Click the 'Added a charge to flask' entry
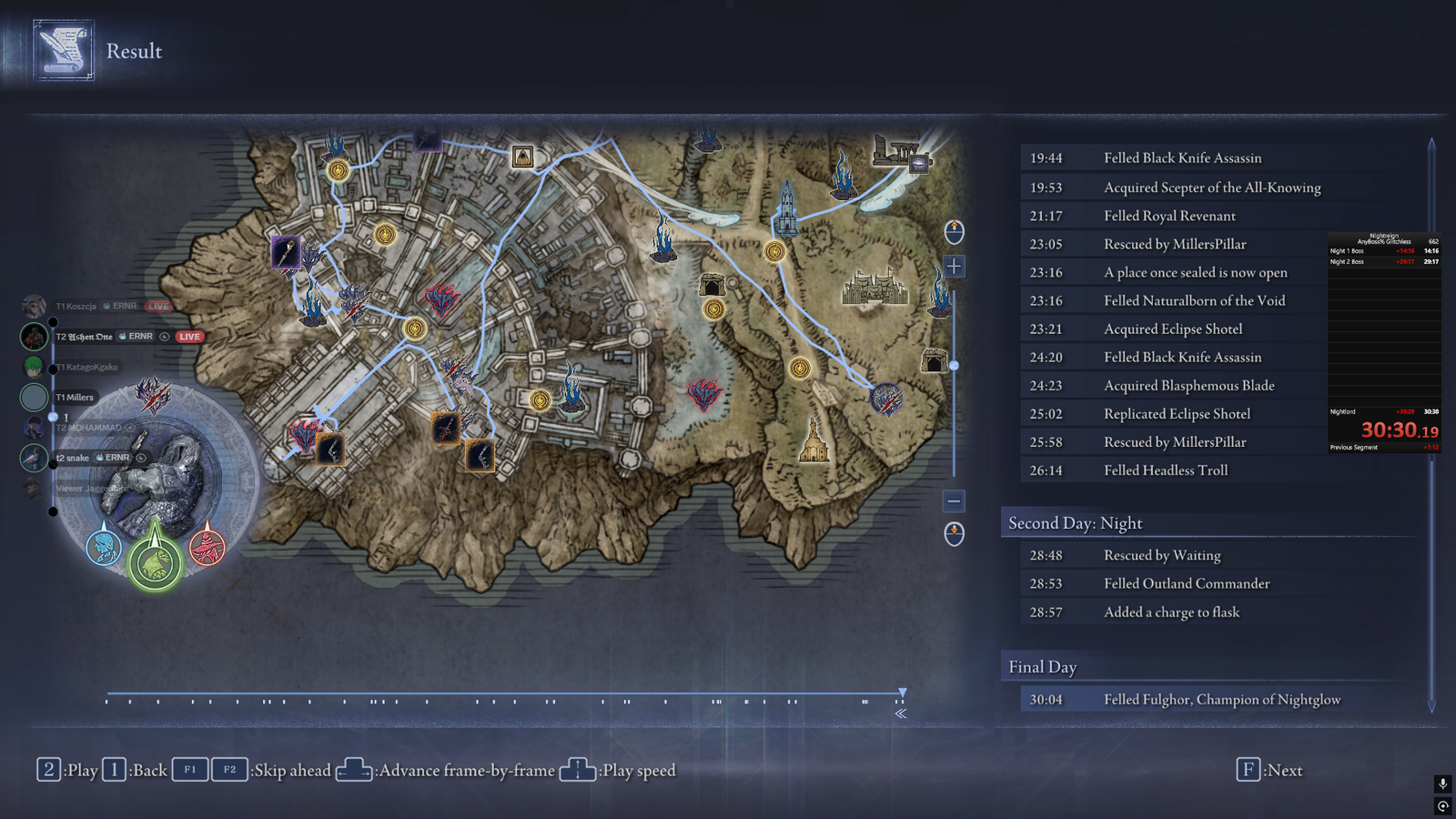 1171,612
